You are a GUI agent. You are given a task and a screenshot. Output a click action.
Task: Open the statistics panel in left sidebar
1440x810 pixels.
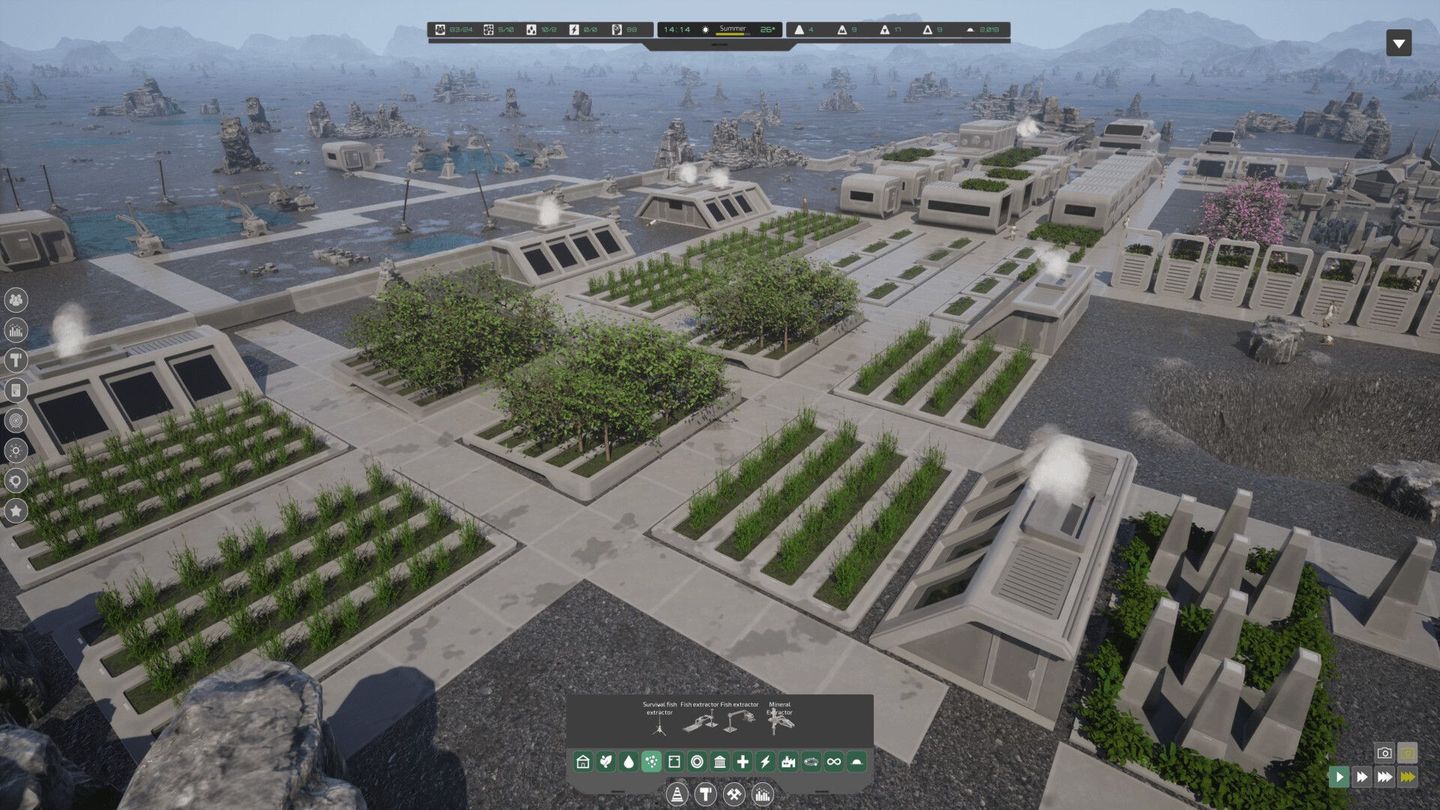click(16, 330)
